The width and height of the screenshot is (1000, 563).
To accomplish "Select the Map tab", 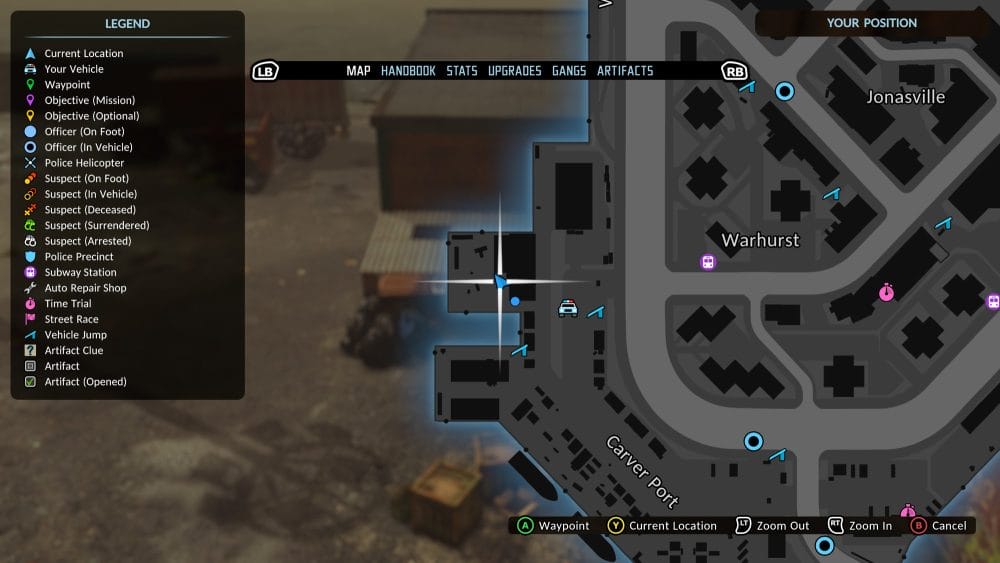I will (358, 71).
